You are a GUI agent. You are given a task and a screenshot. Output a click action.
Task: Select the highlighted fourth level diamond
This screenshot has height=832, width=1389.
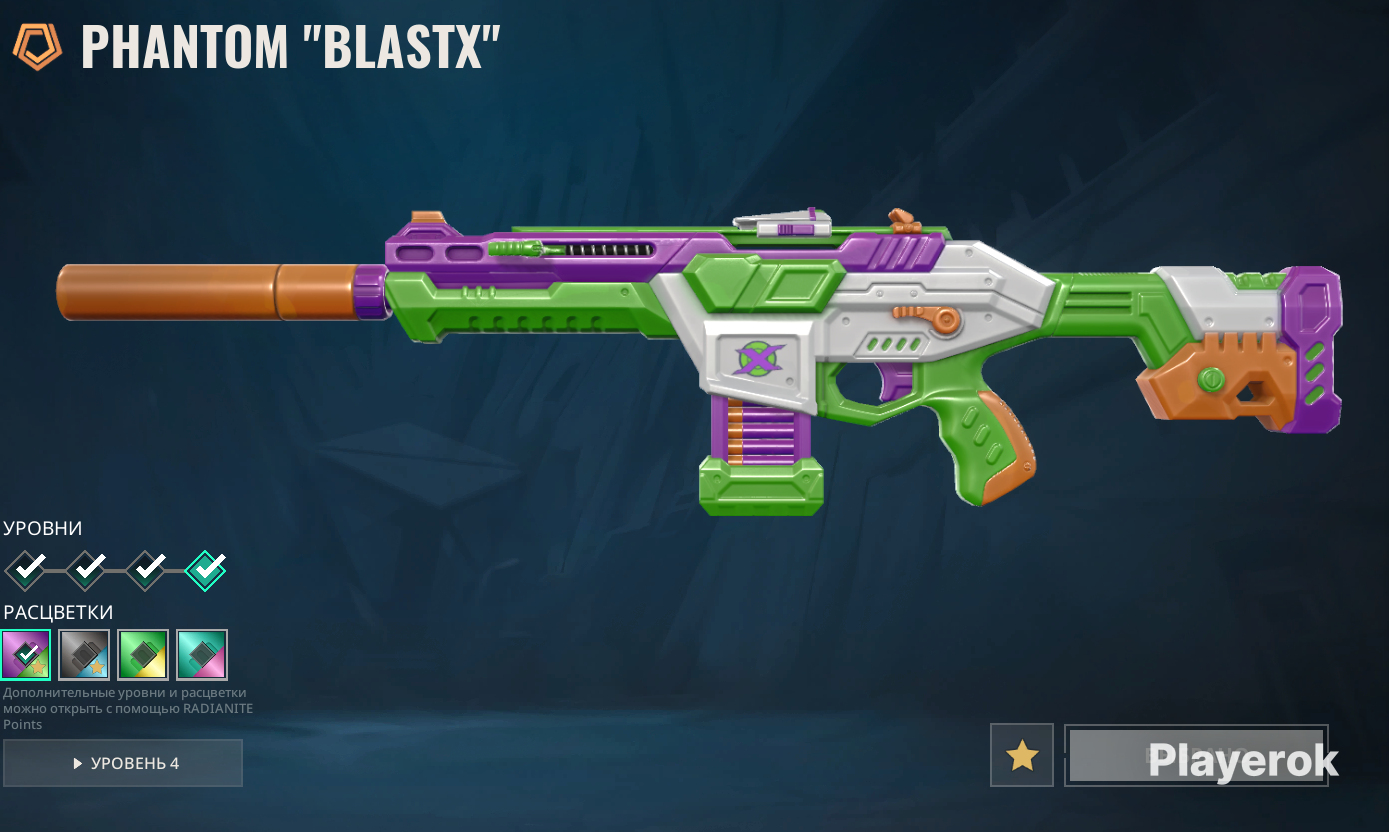tap(206, 571)
